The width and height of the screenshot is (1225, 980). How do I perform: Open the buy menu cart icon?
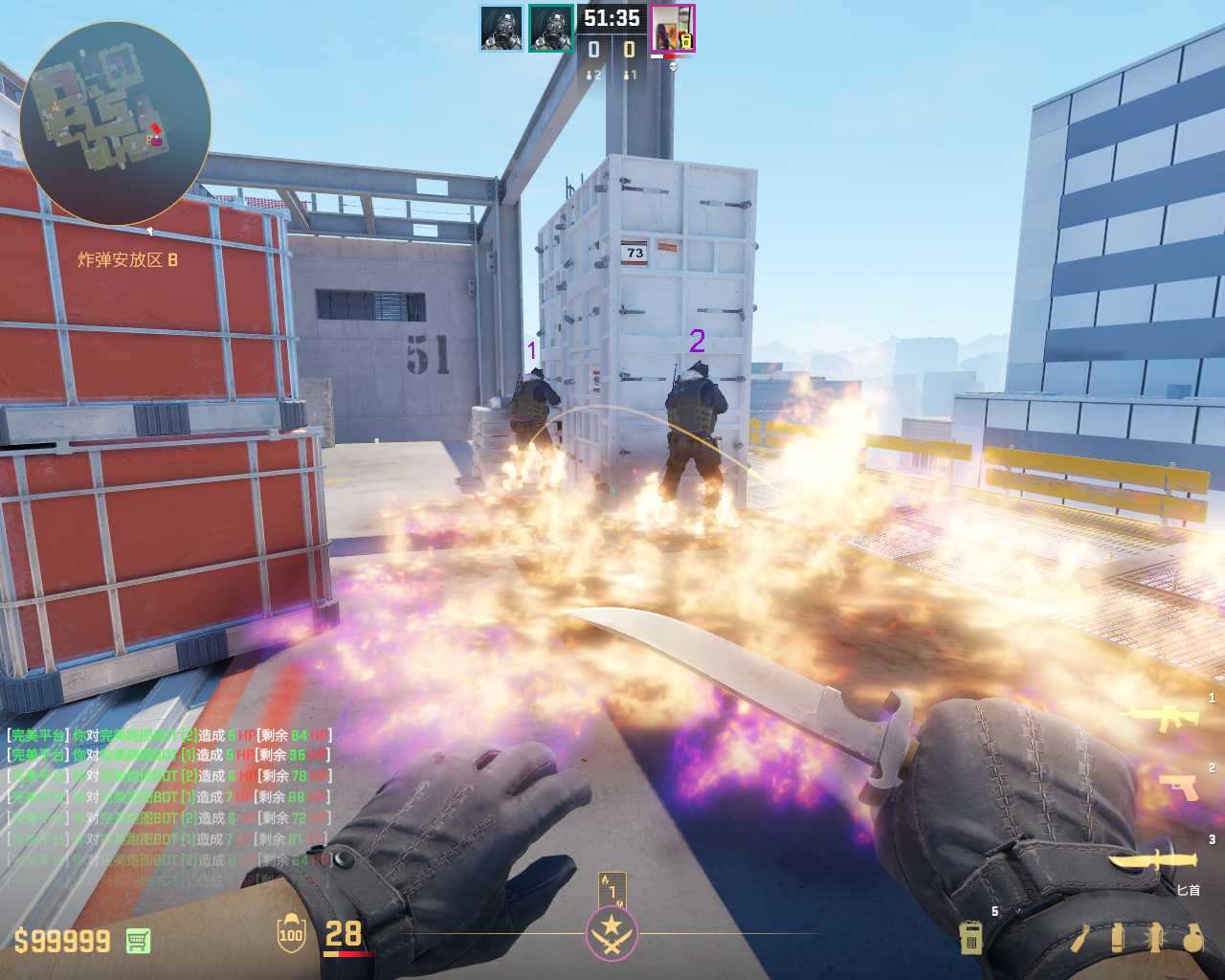click(x=139, y=941)
